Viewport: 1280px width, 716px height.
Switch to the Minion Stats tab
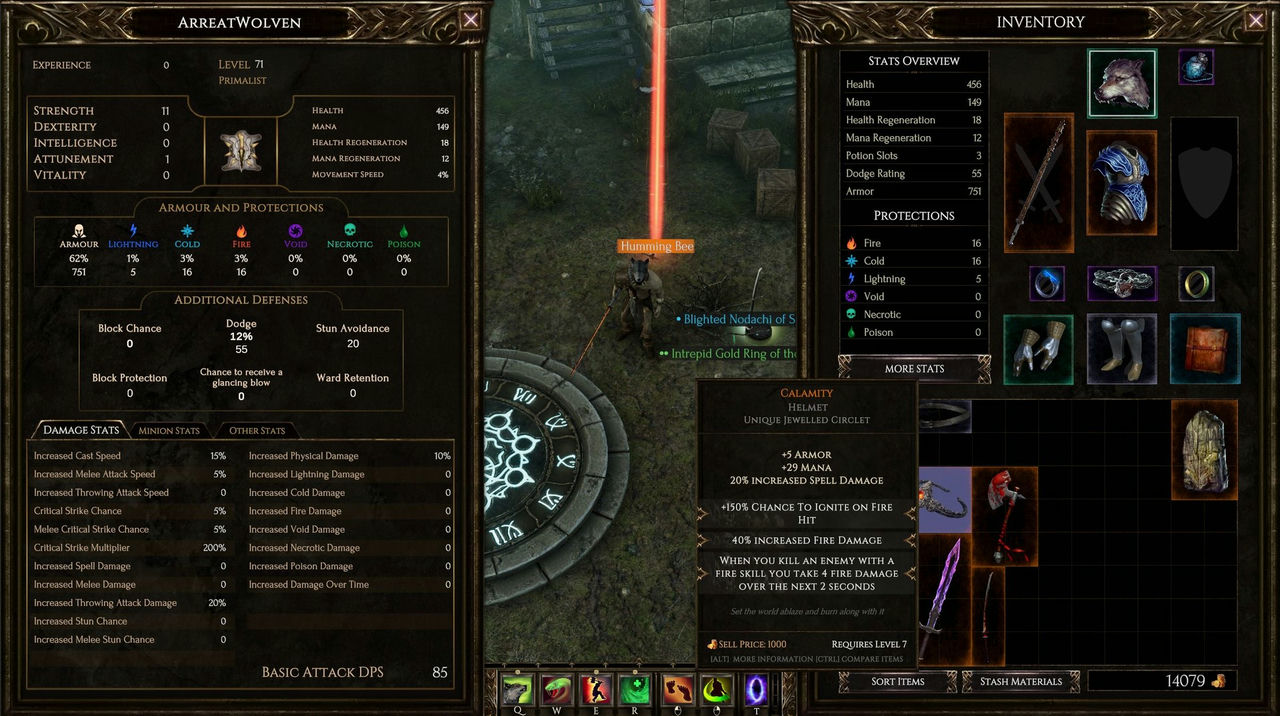169,431
